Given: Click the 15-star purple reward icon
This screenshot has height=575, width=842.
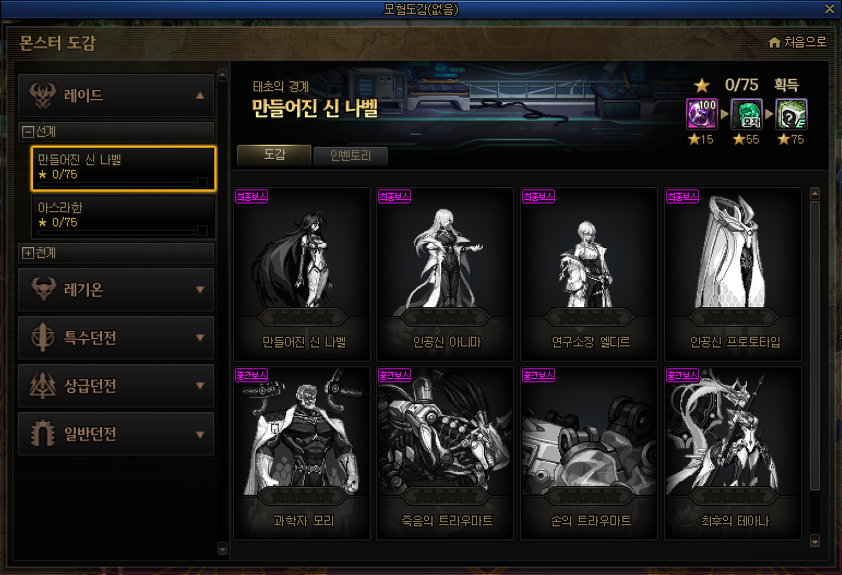Looking at the screenshot, I should tap(700, 114).
